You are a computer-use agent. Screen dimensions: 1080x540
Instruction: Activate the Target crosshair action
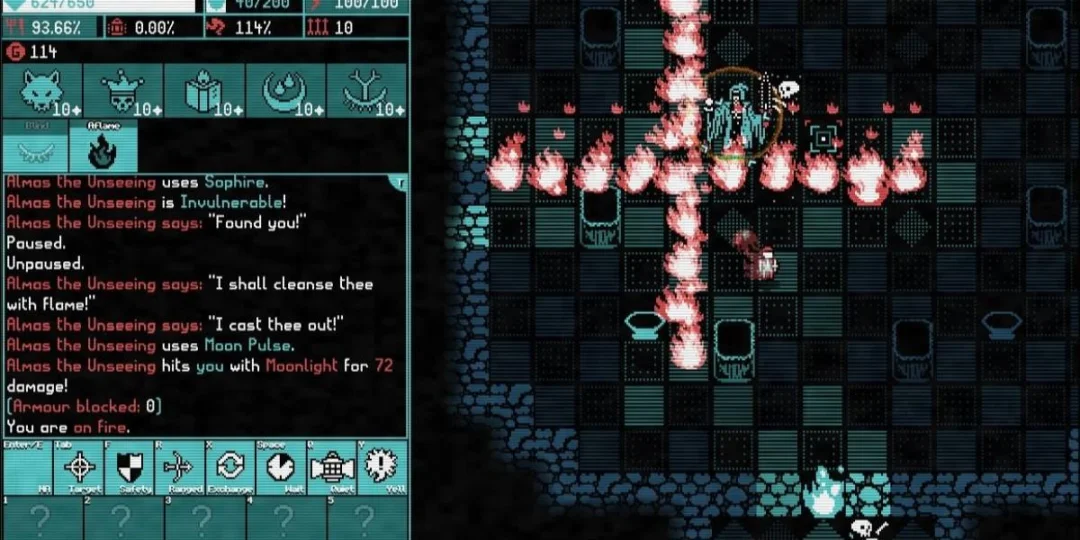click(x=83, y=466)
